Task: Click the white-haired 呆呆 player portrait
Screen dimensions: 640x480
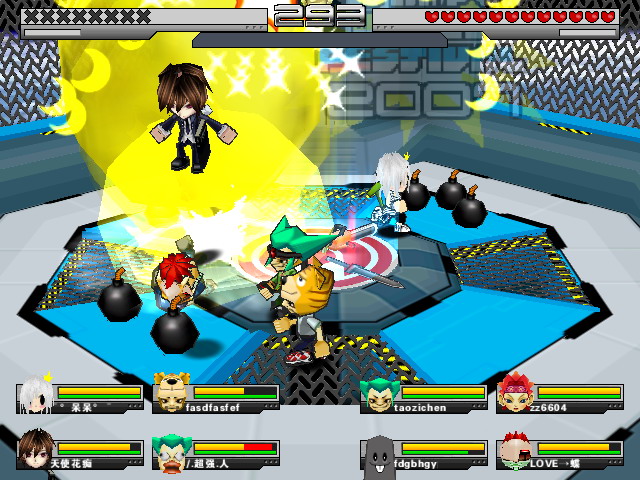Action: (x=34, y=393)
